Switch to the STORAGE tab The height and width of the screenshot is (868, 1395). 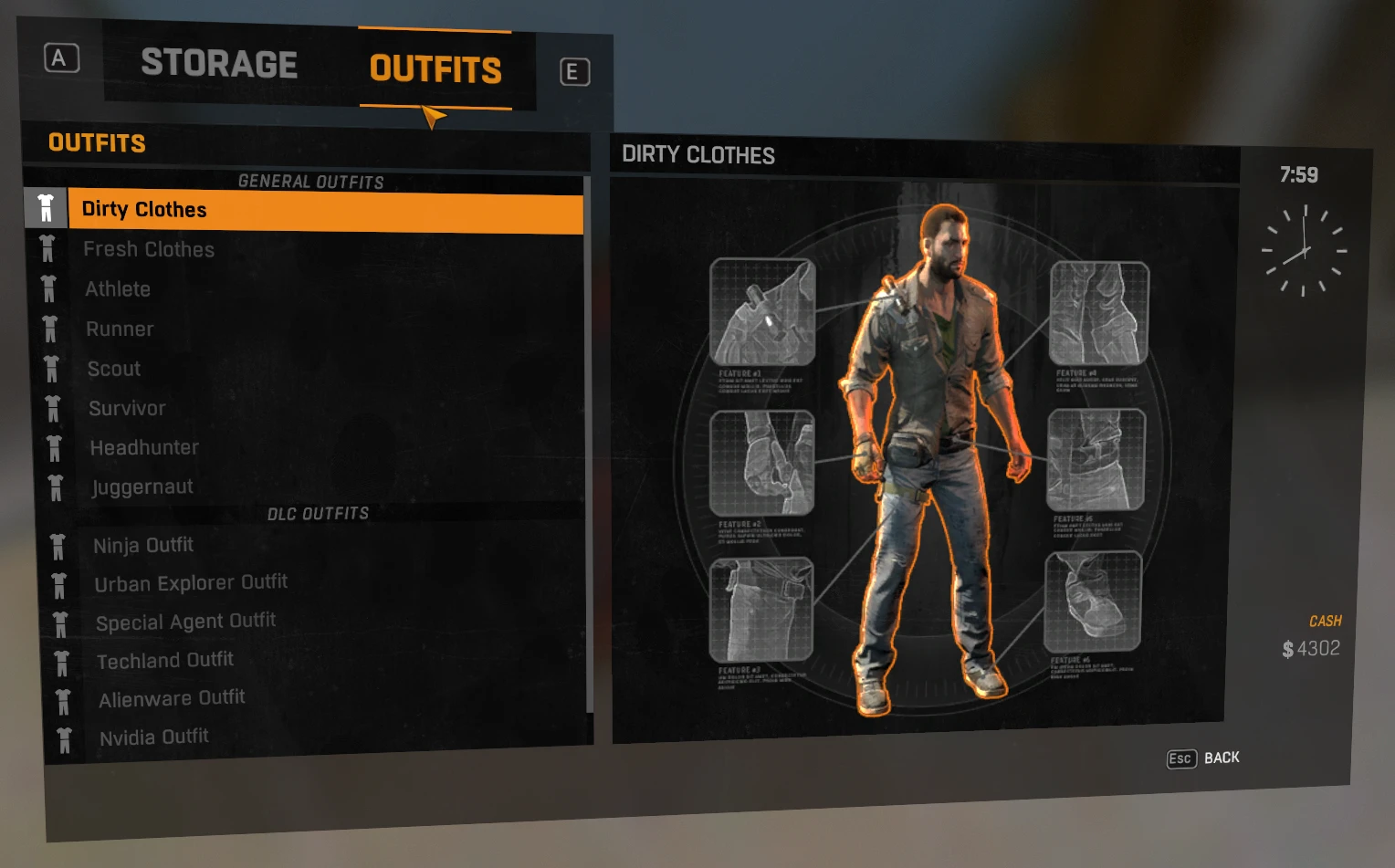[219, 64]
